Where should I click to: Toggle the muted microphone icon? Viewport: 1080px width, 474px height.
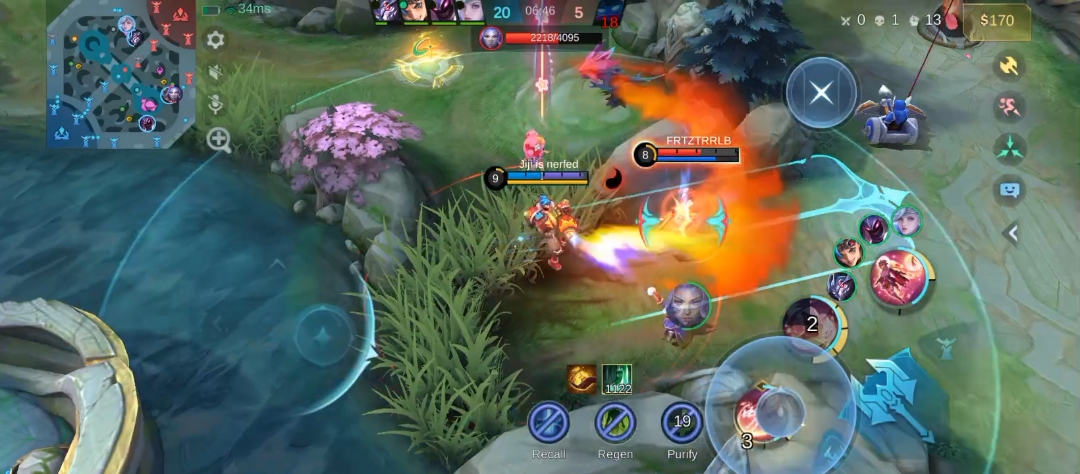click(216, 104)
